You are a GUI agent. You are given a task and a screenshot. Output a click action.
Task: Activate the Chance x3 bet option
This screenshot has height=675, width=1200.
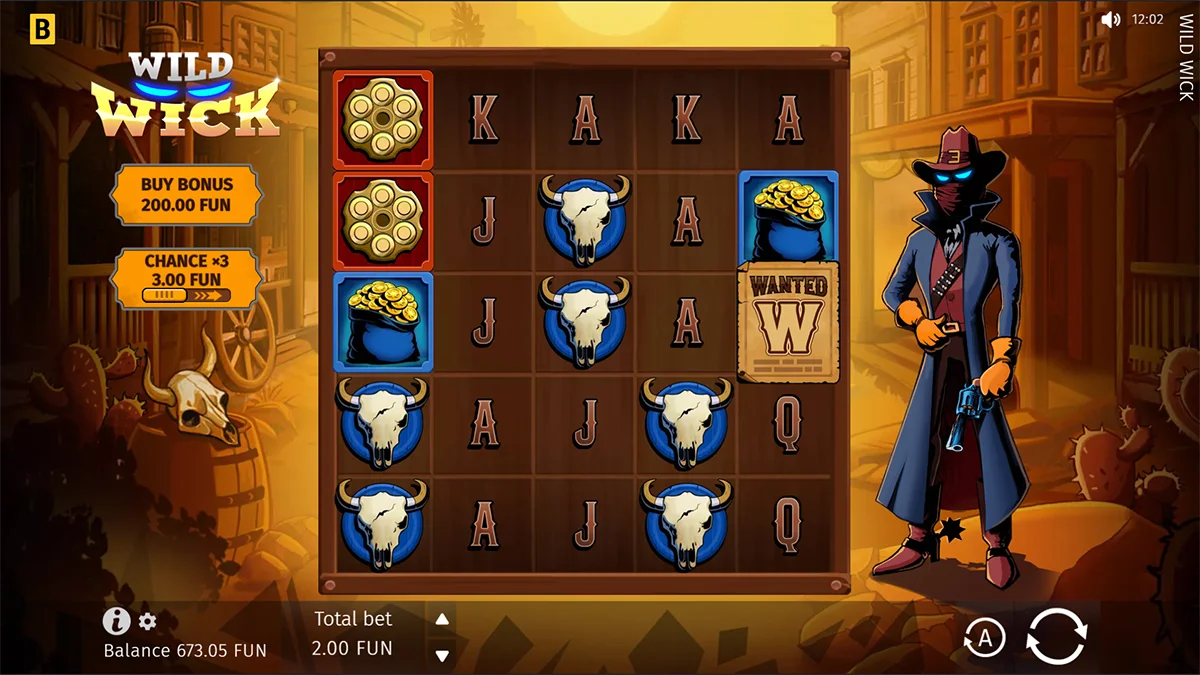click(x=186, y=277)
